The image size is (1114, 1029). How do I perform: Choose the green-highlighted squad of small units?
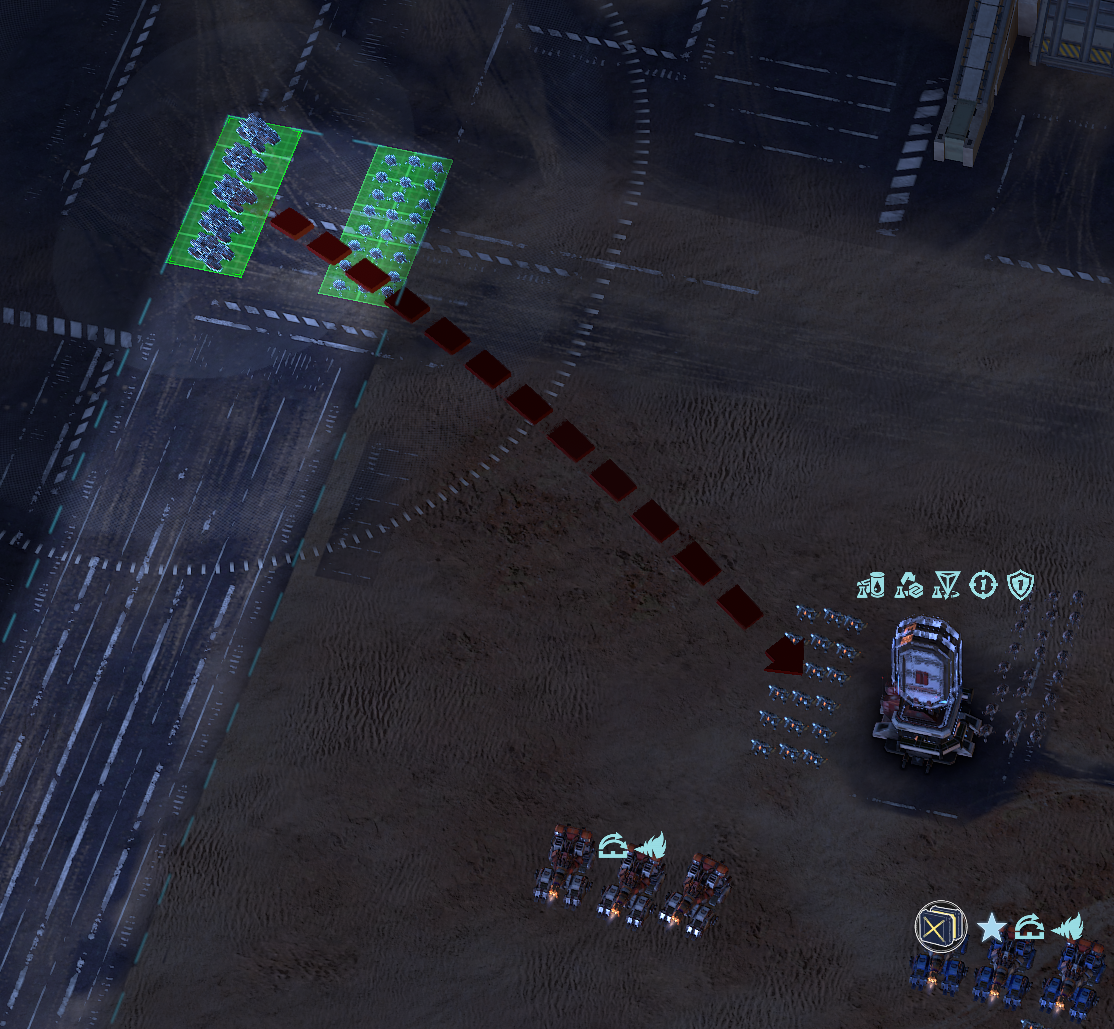[386, 224]
